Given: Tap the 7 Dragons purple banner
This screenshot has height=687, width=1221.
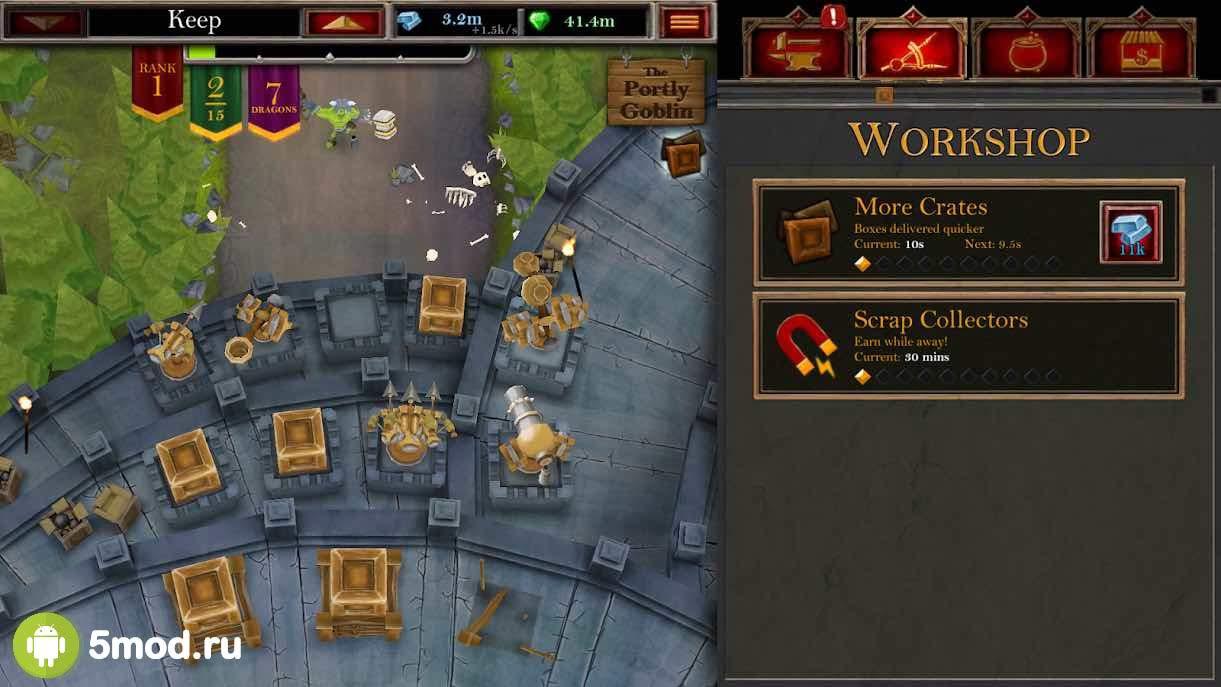Looking at the screenshot, I should 274,98.
